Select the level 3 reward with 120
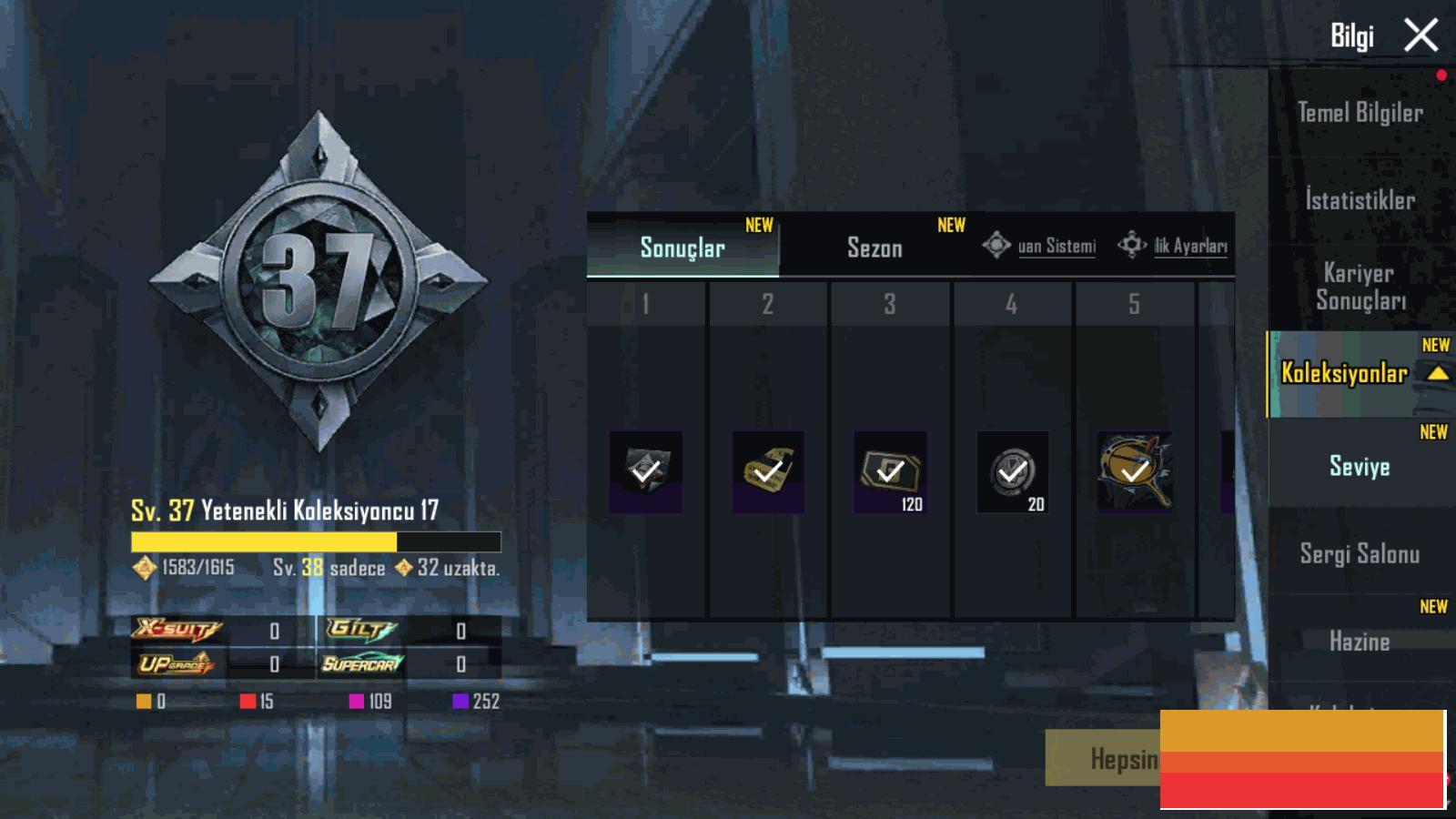The height and width of the screenshot is (819, 1456). pyautogui.click(x=890, y=471)
